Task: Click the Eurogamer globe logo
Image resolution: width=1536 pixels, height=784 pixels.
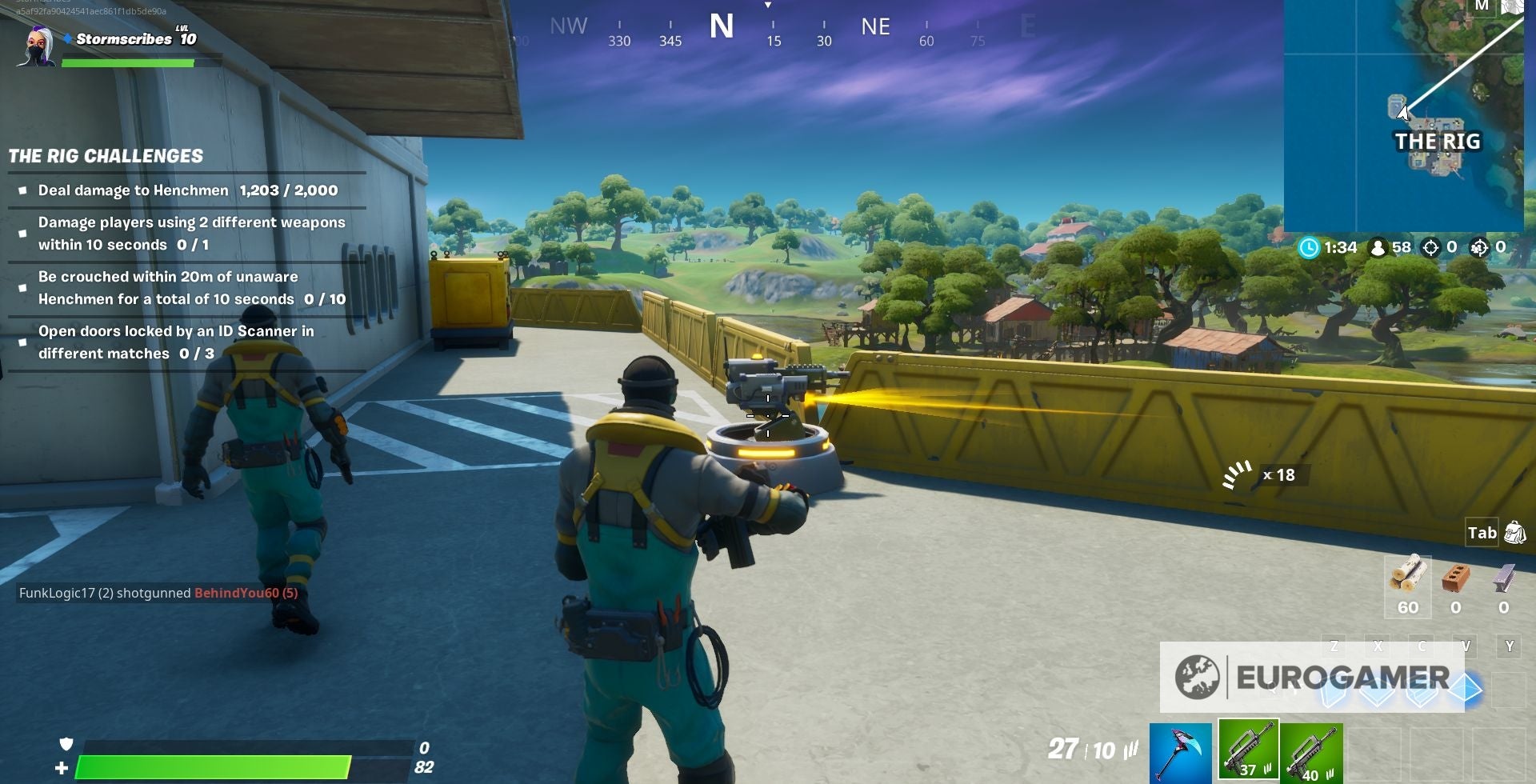Action: tap(1197, 678)
